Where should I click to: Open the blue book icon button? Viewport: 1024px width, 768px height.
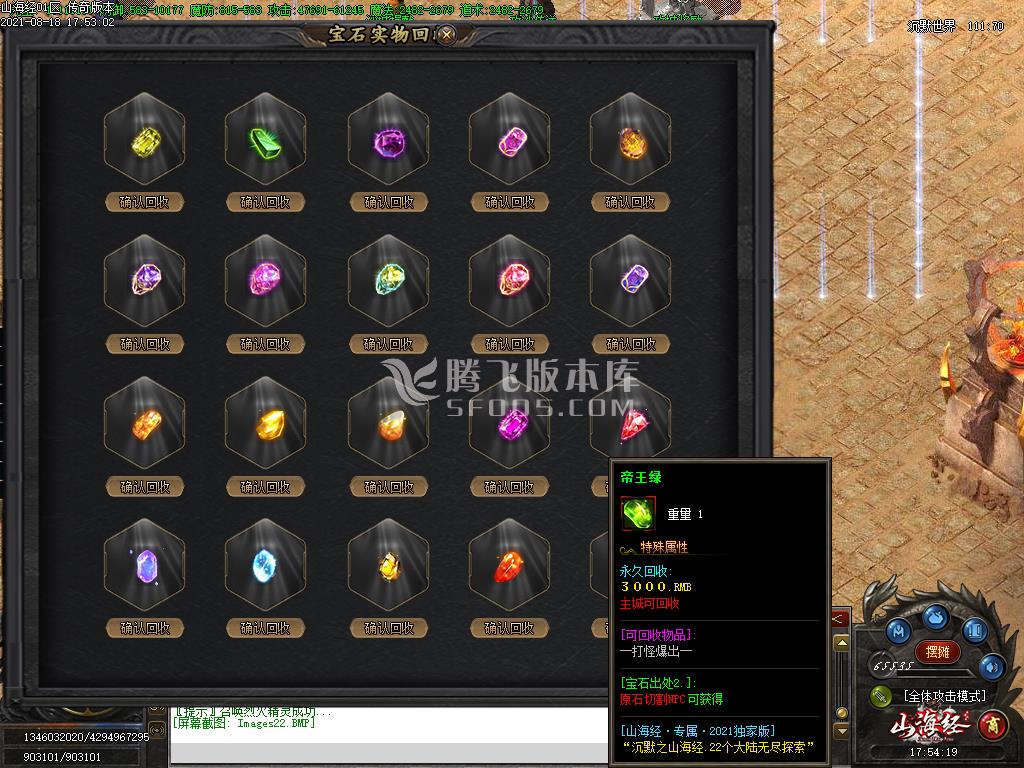974,631
